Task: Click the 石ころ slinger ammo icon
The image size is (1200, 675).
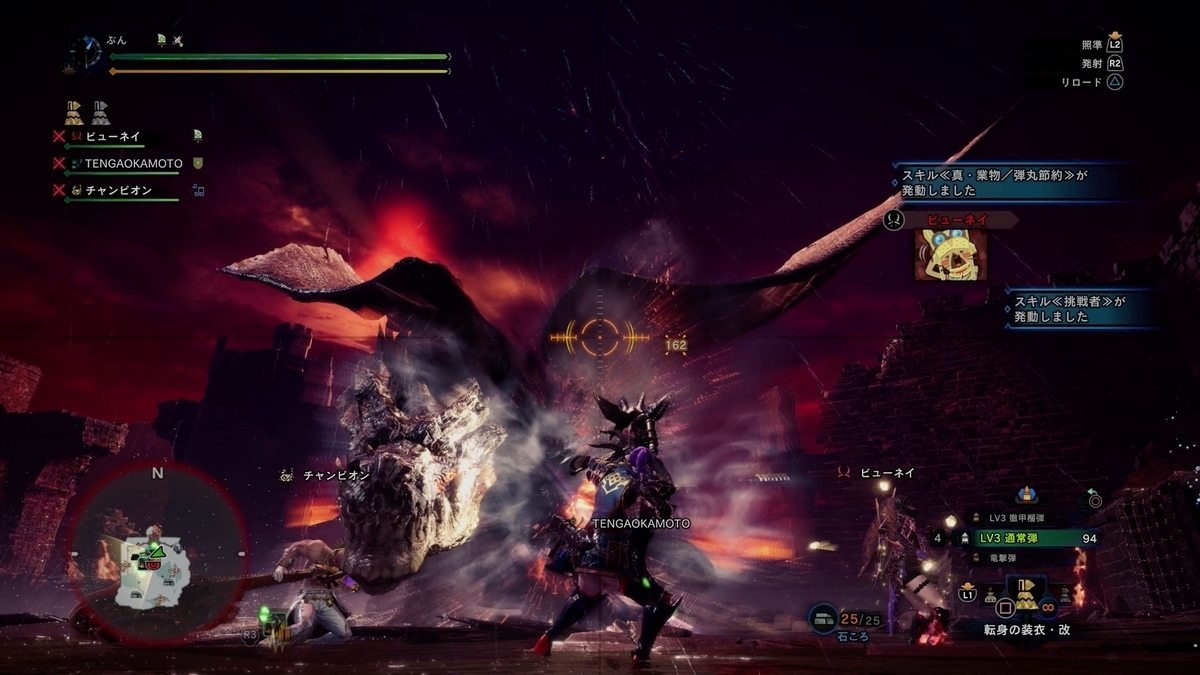Action: (x=824, y=619)
